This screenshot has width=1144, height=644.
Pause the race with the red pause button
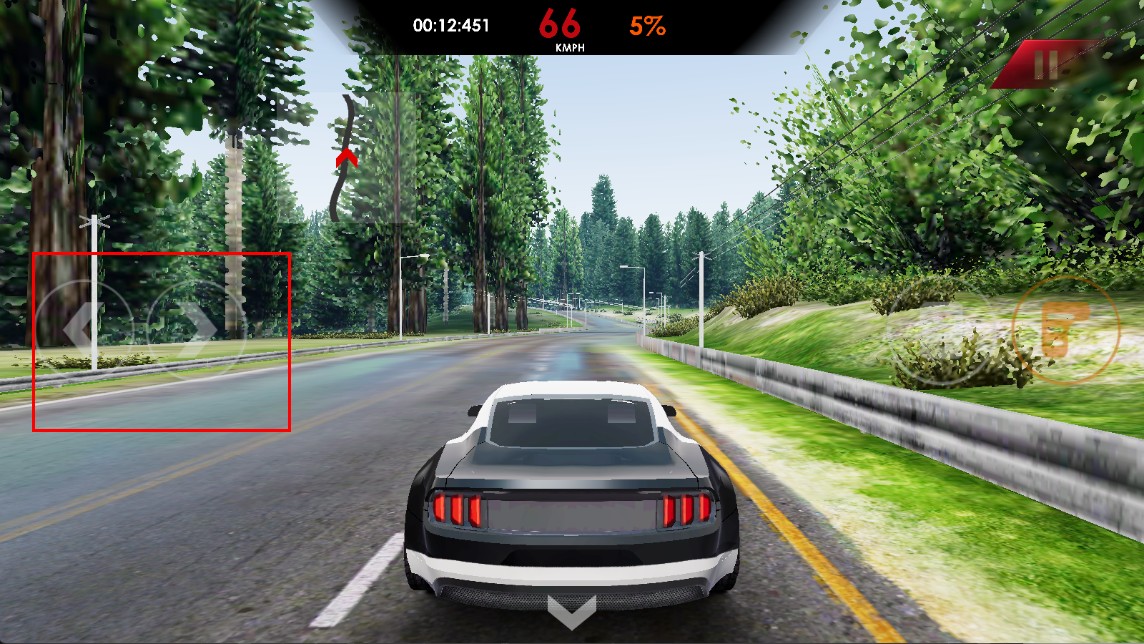1046,66
